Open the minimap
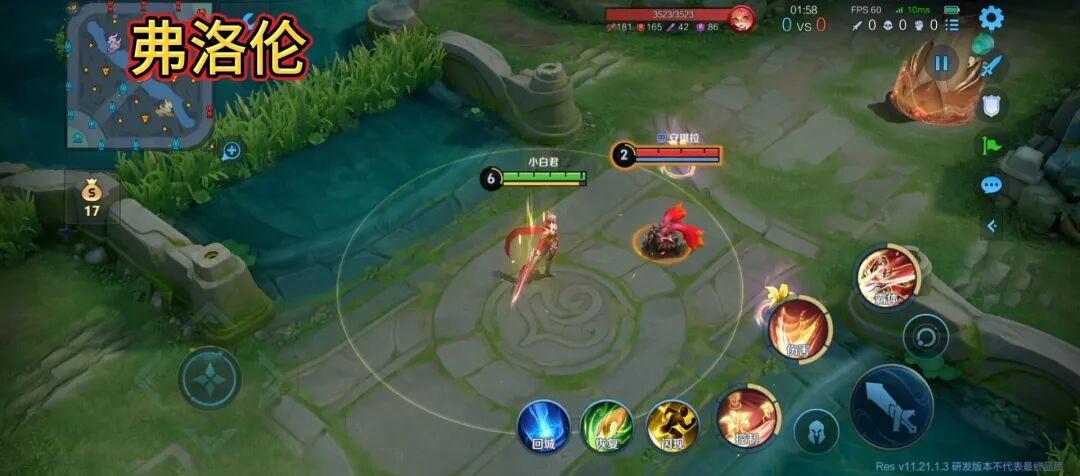The height and width of the screenshot is (476, 1080). [139, 75]
